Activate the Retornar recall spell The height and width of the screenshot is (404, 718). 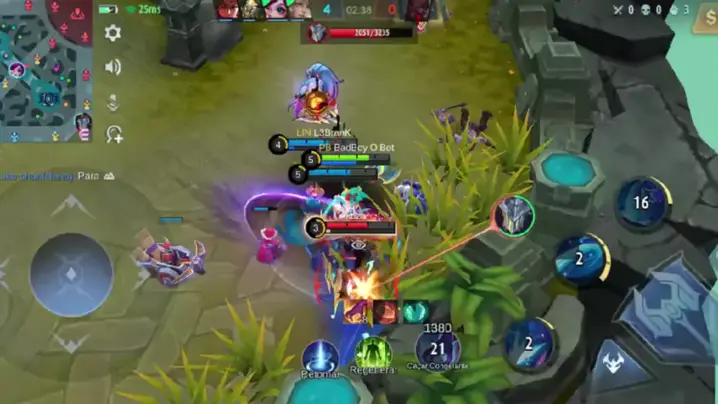coord(320,354)
